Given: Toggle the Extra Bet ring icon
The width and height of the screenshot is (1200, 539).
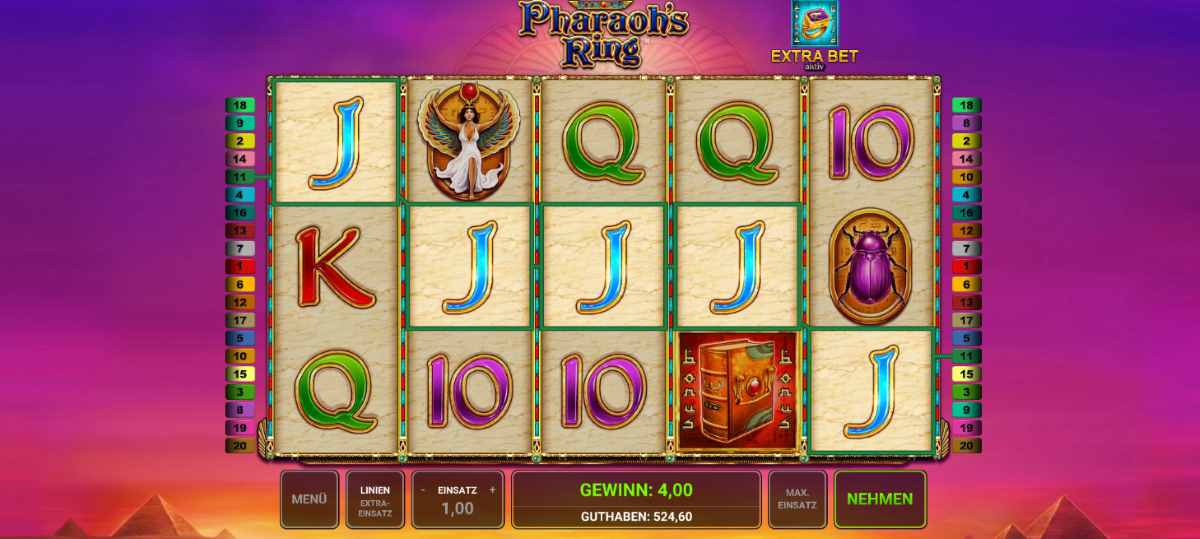Looking at the screenshot, I should (x=814, y=24).
